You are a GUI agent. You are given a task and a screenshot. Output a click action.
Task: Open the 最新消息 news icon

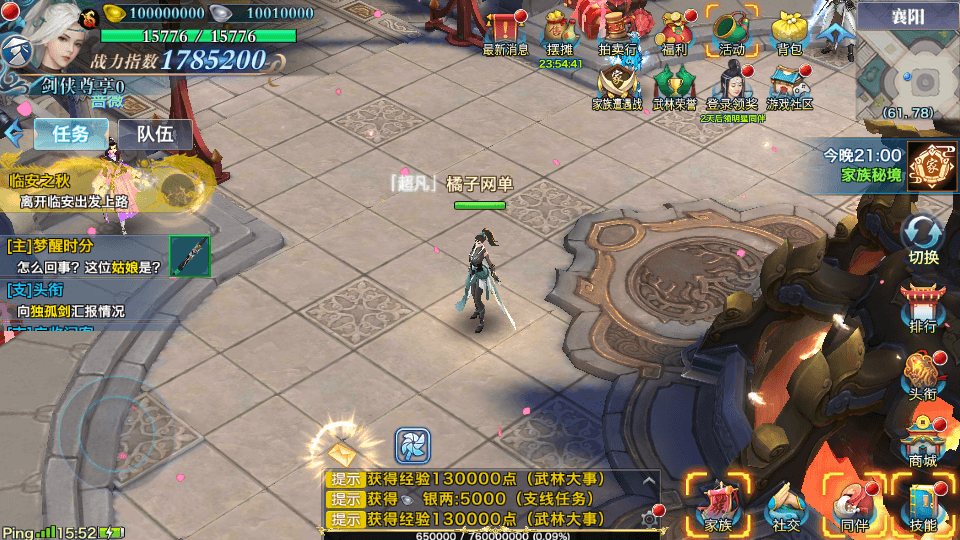tap(505, 30)
